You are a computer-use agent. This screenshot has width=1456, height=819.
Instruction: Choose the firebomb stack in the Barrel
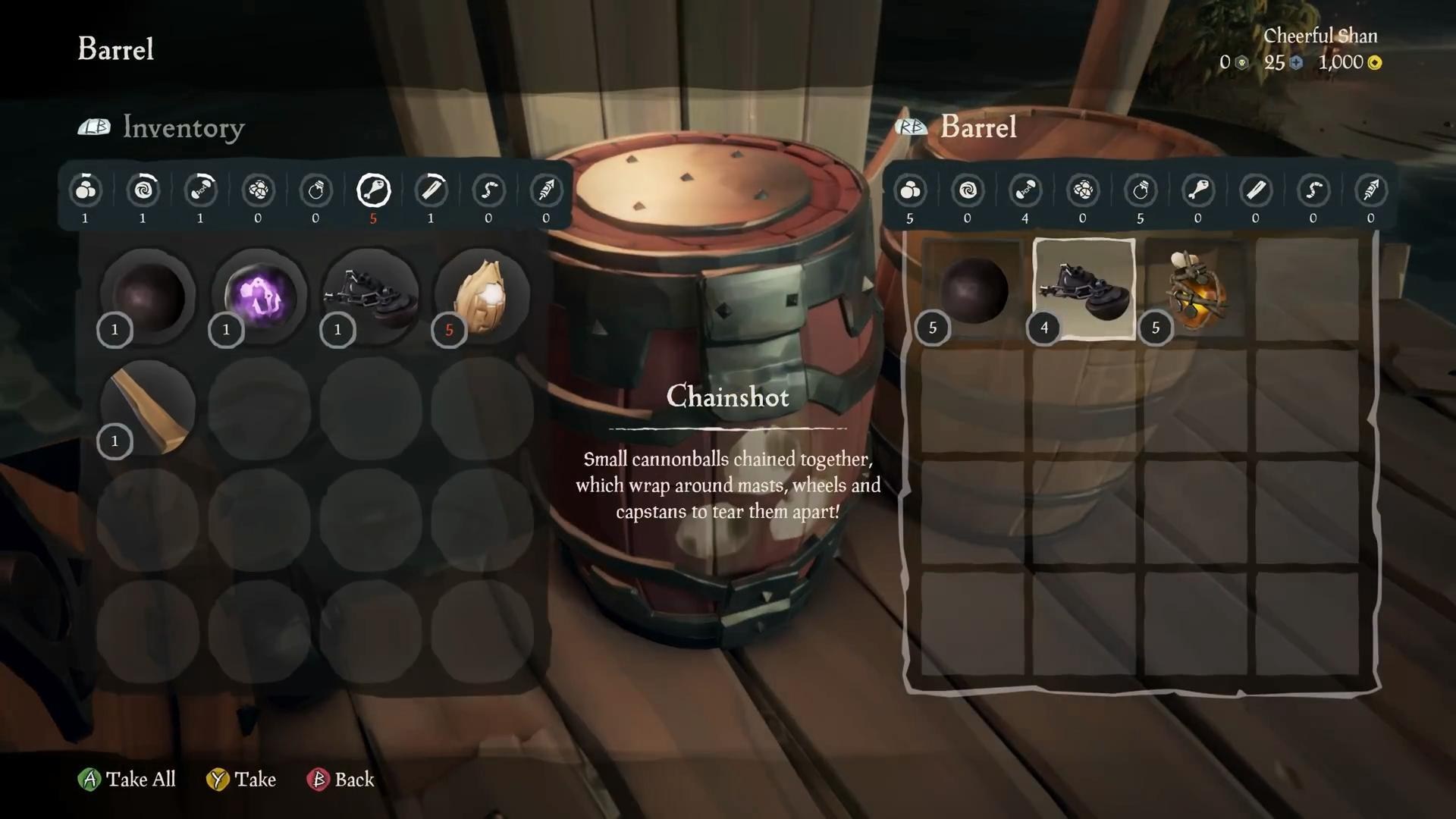[1196, 290]
